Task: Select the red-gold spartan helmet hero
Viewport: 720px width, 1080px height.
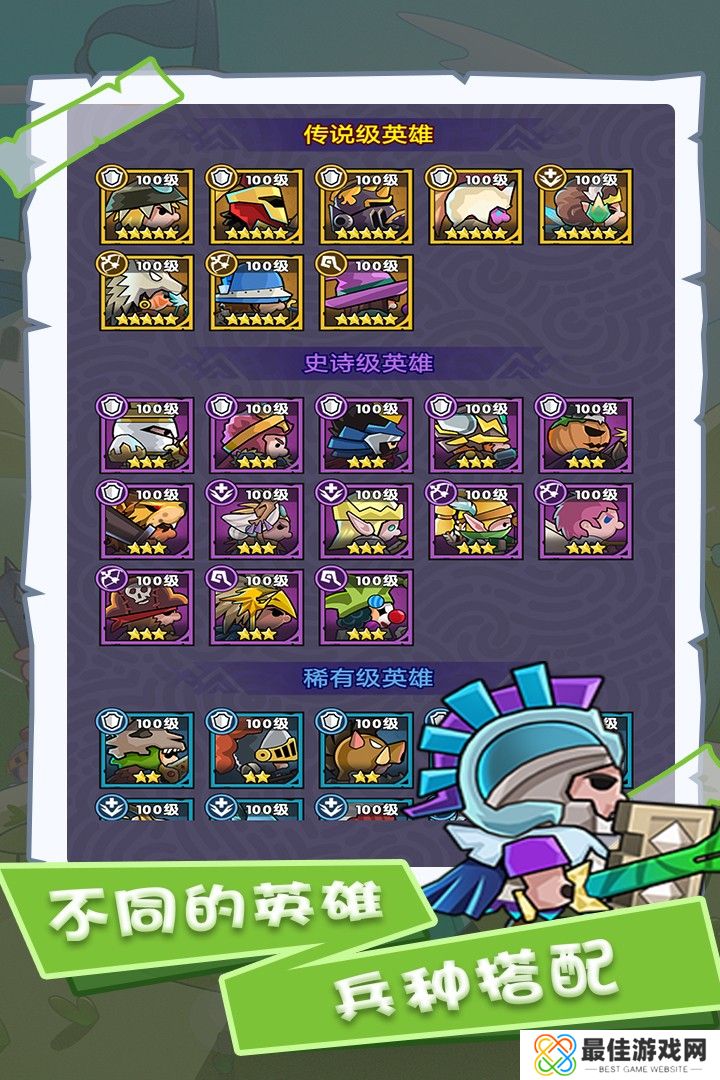Action: [256, 207]
